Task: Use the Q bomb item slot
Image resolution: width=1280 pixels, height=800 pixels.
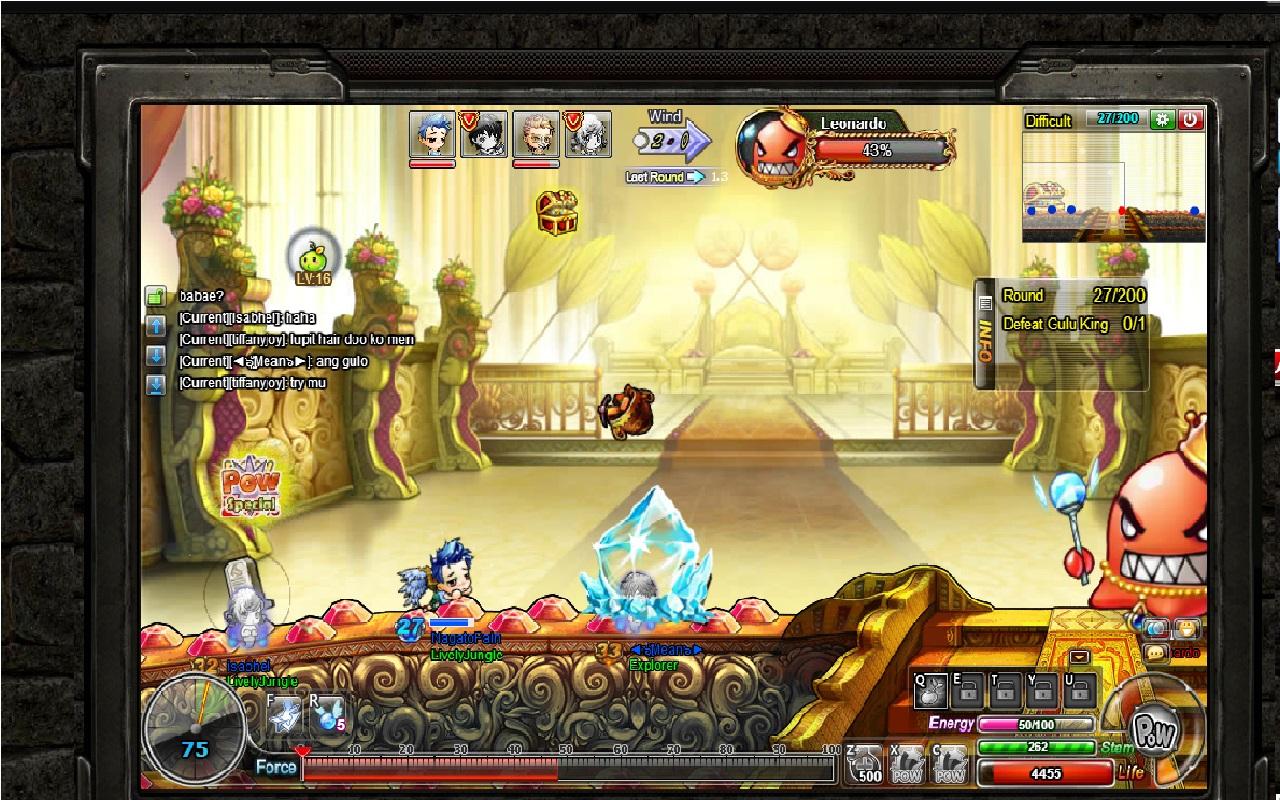Action: point(930,690)
